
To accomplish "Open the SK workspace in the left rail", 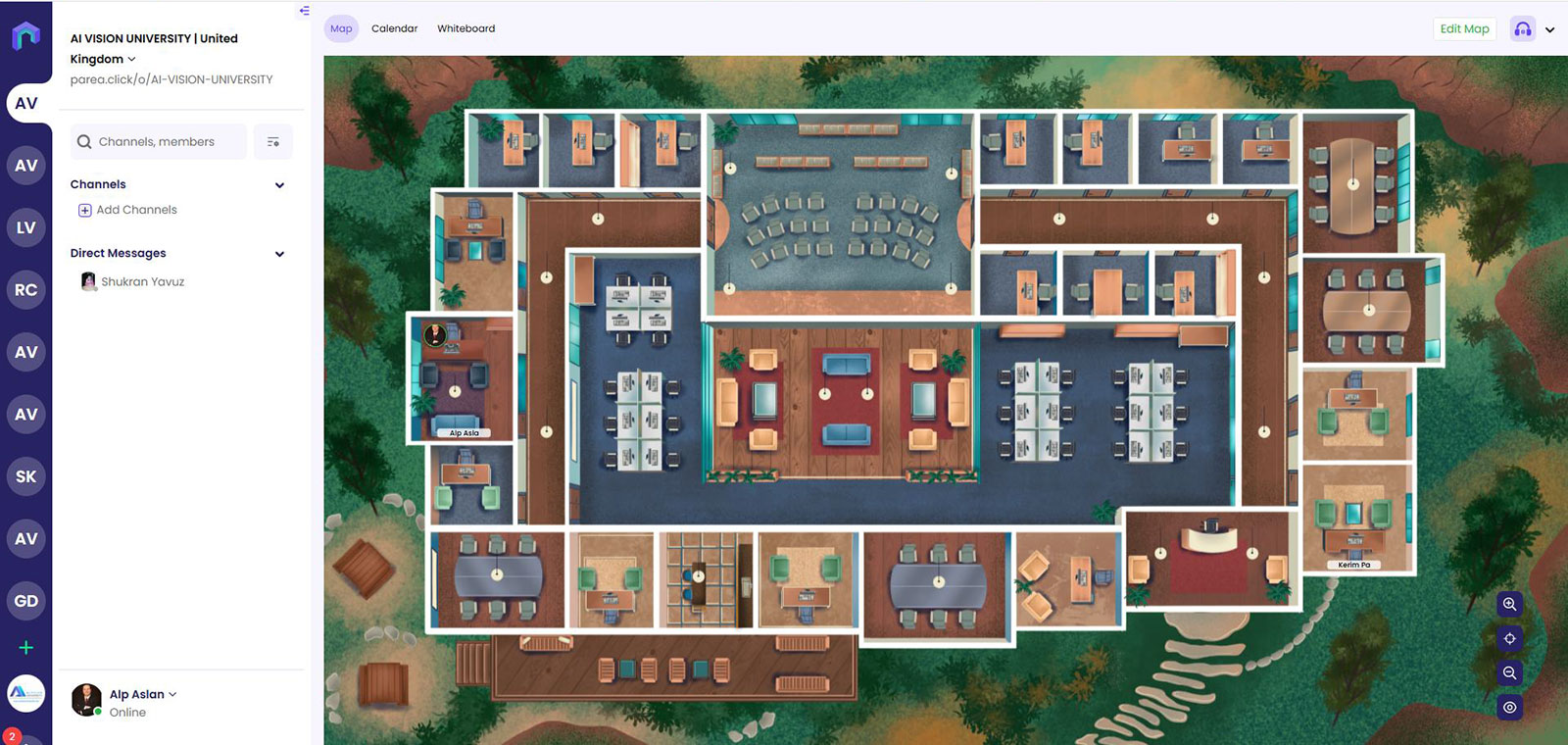I will click(x=26, y=476).
